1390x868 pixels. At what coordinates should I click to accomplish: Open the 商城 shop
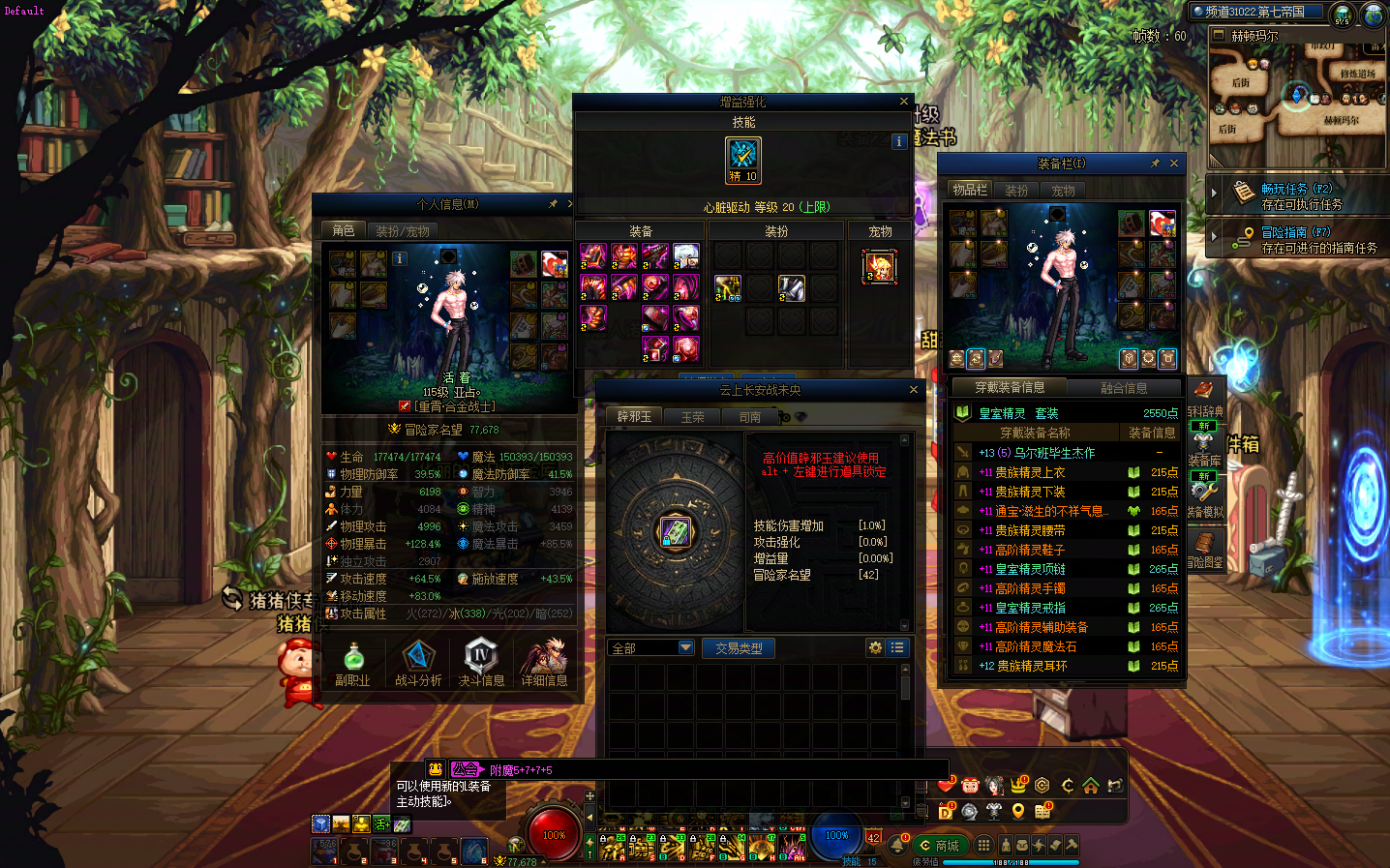(938, 846)
